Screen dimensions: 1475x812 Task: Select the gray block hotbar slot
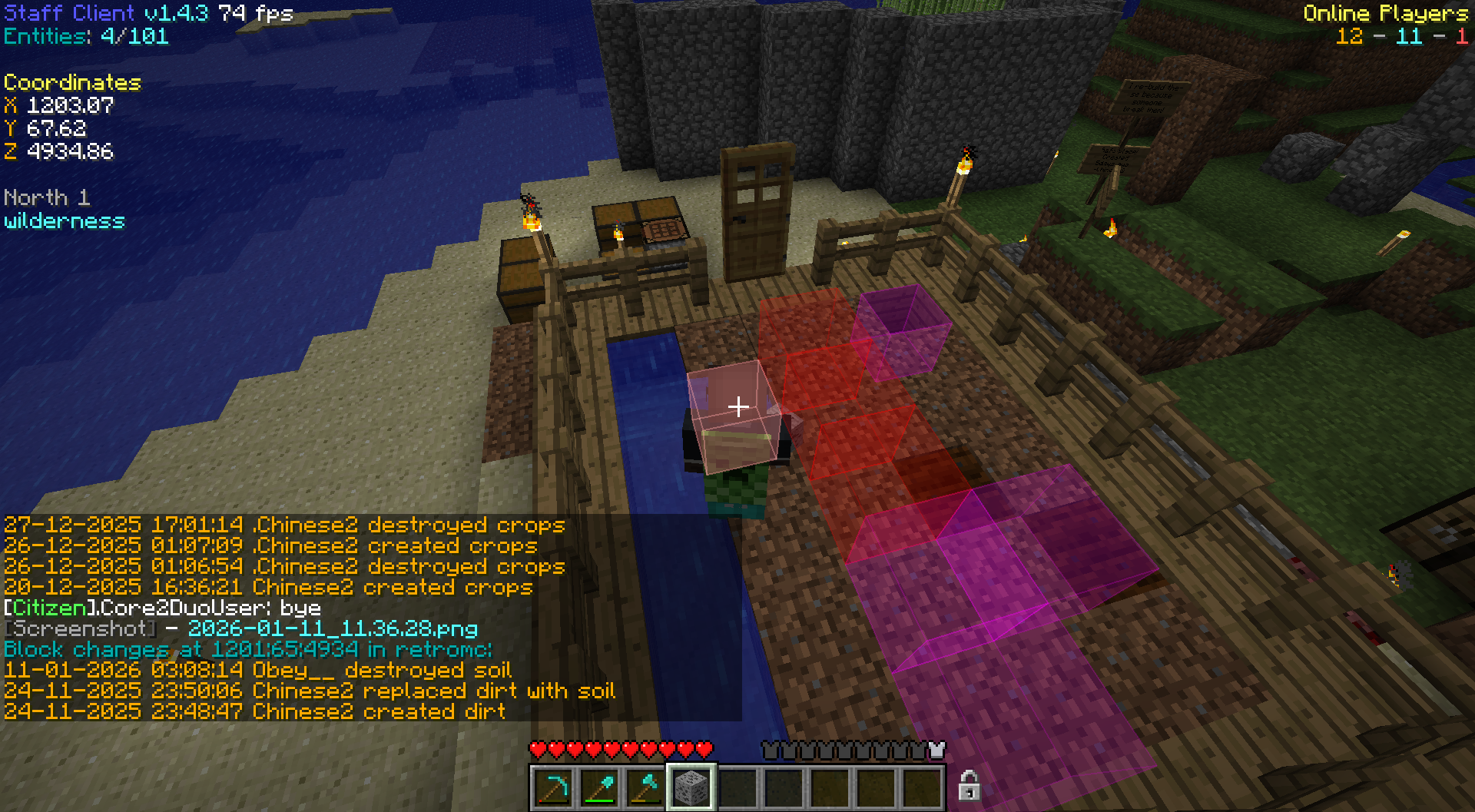pos(691,788)
